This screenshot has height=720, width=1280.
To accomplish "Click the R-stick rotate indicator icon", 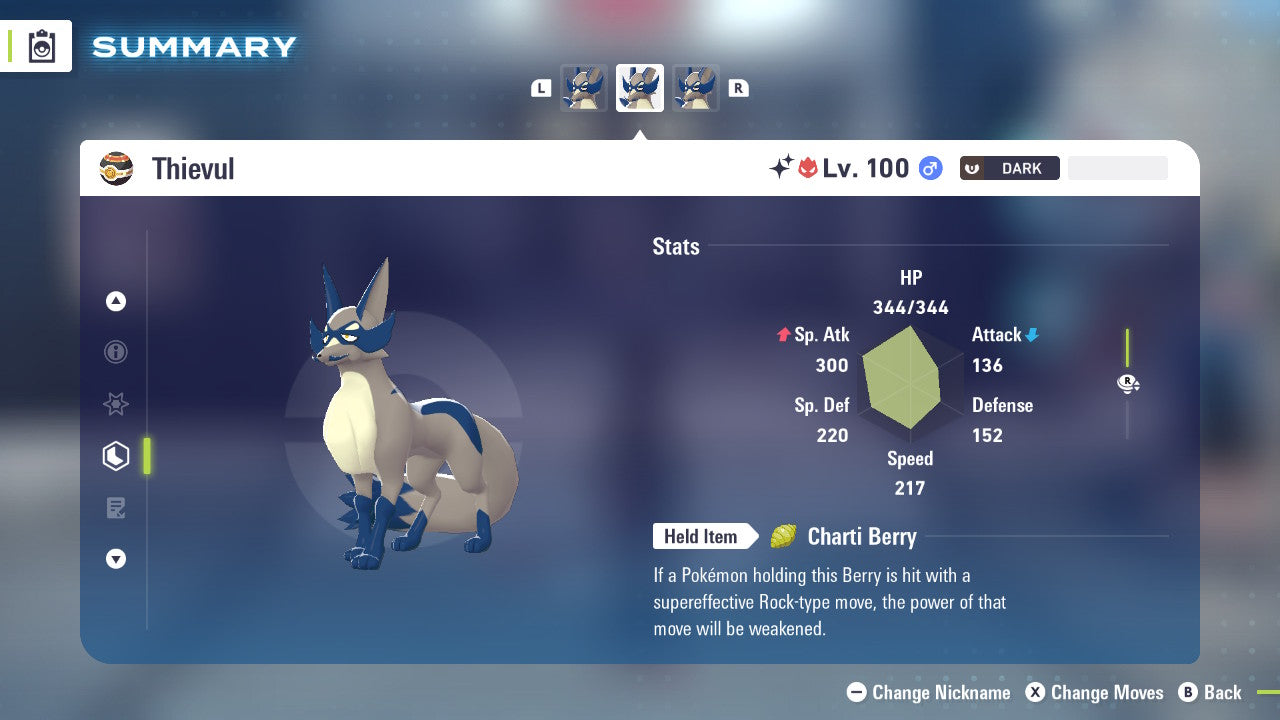I will click(x=1128, y=383).
